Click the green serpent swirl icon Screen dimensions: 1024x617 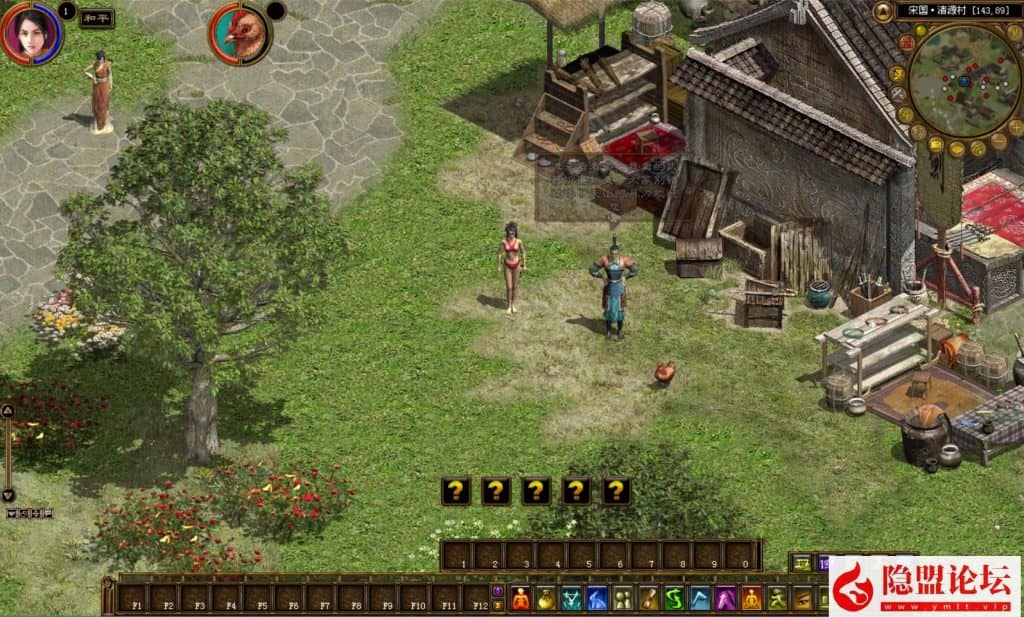tap(674, 599)
